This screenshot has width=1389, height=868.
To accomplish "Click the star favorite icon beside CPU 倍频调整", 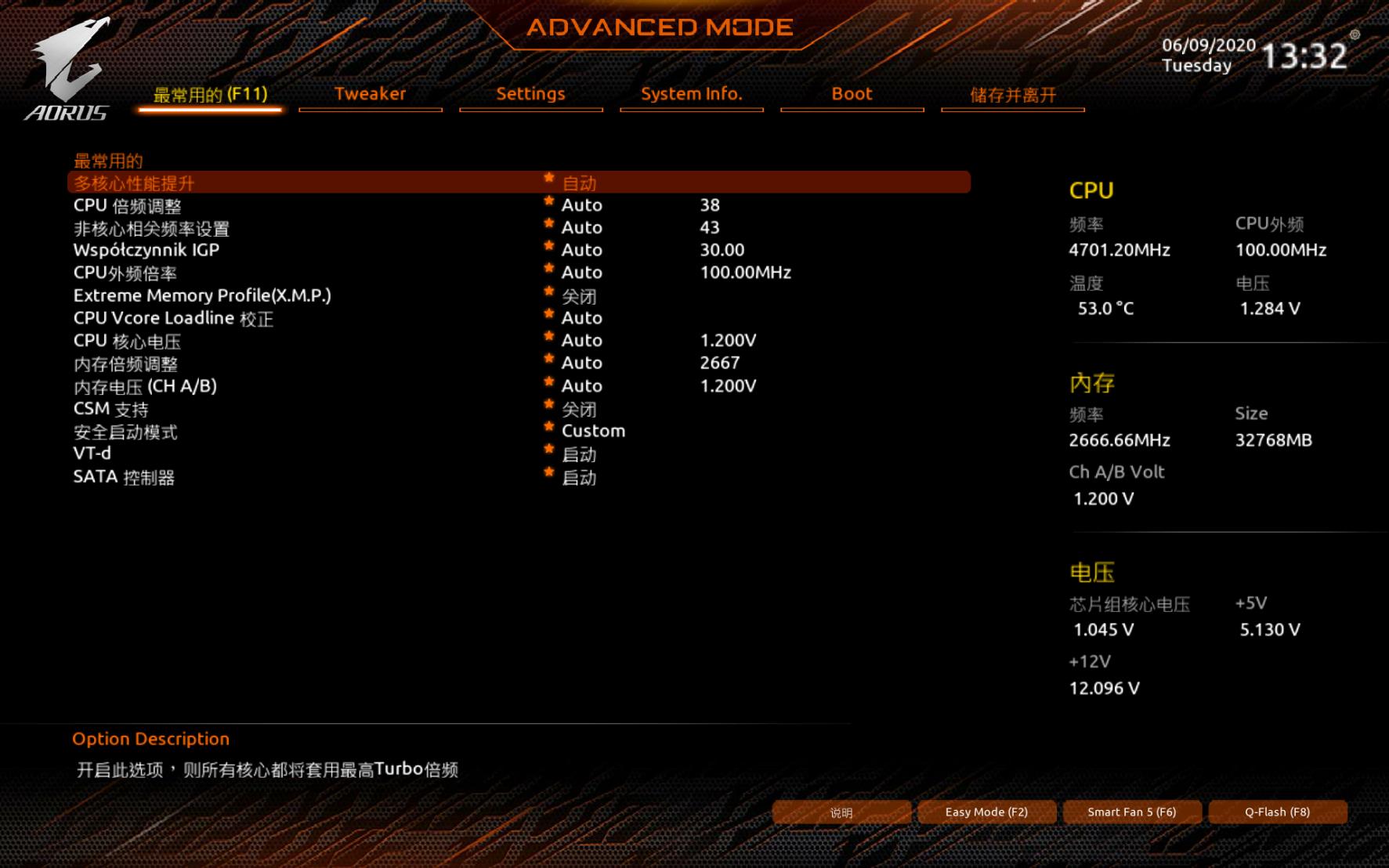I will click(x=548, y=201).
